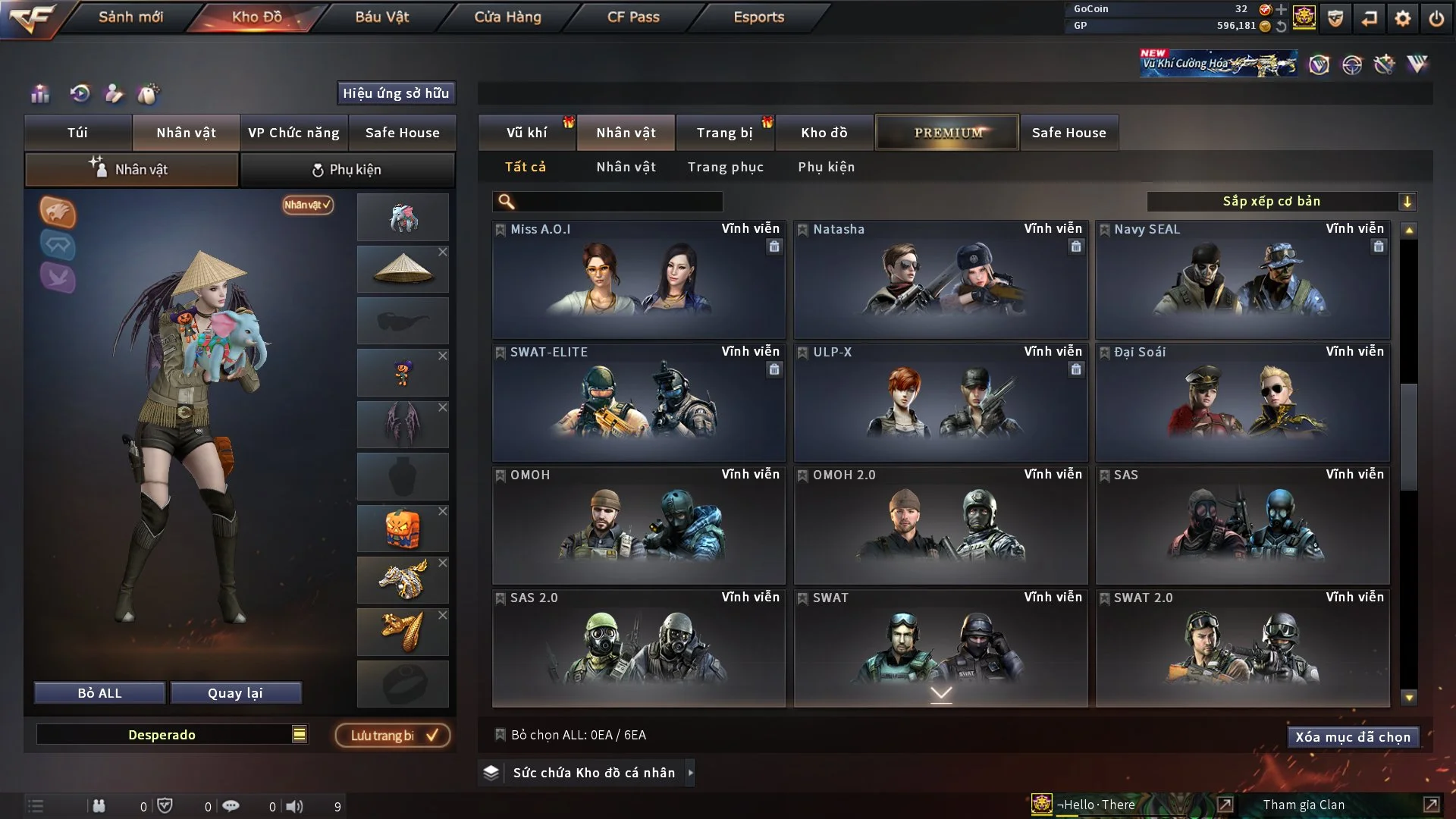1456x819 pixels.
Task: Open the Sắp xếp cơ bản sort dropdown
Action: [1281, 202]
